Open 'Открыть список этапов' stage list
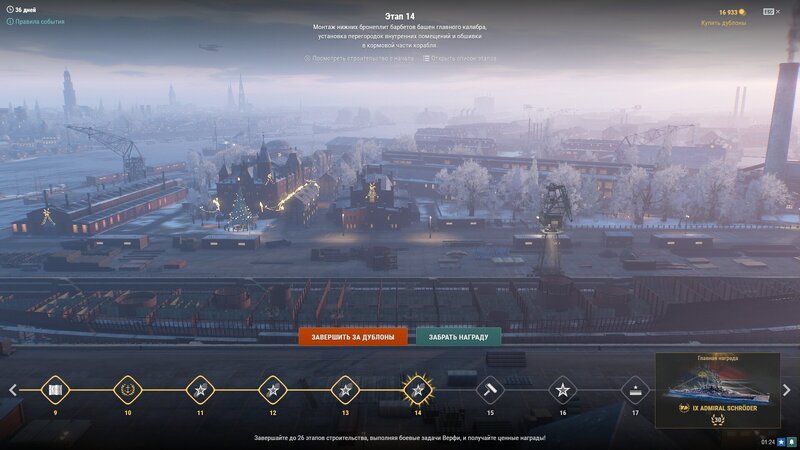This screenshot has height=450, width=800. pos(460,58)
